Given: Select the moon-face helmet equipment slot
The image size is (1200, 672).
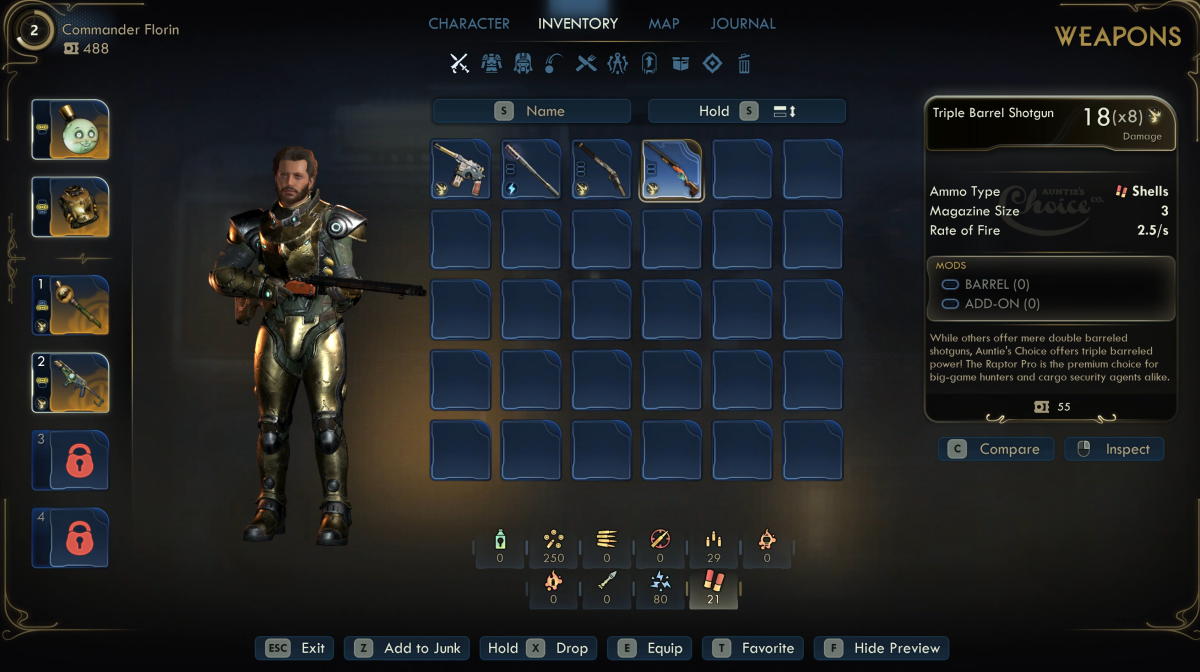Looking at the screenshot, I should click(x=70, y=130).
